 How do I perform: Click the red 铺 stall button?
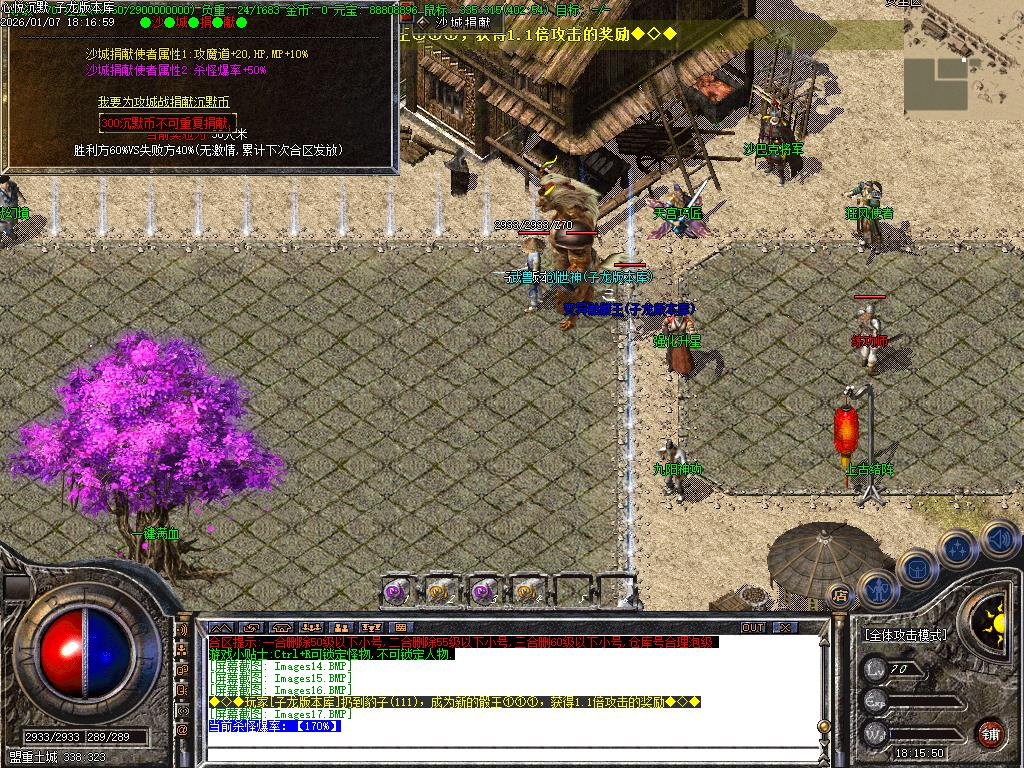[x=990, y=732]
